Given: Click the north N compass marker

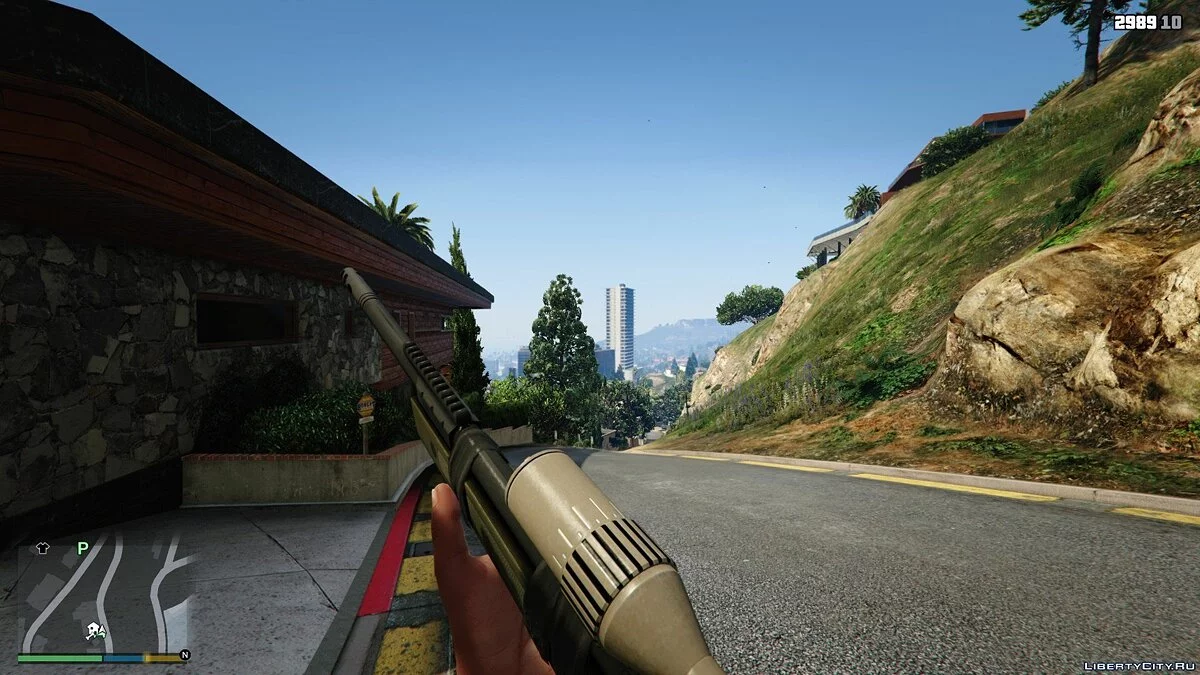Looking at the screenshot, I should pos(184,656).
